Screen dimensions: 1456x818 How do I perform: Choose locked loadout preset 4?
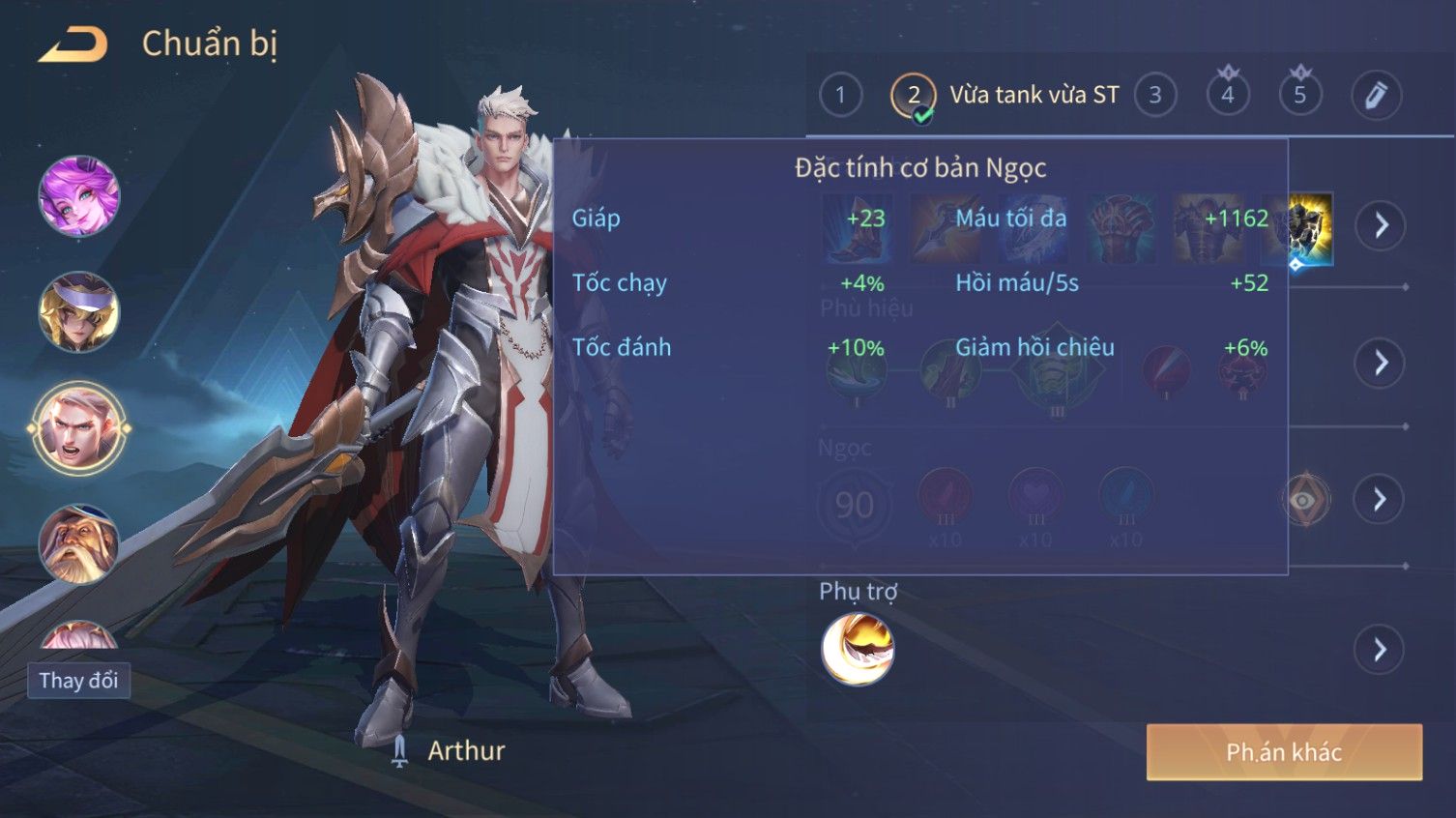pos(1227,95)
